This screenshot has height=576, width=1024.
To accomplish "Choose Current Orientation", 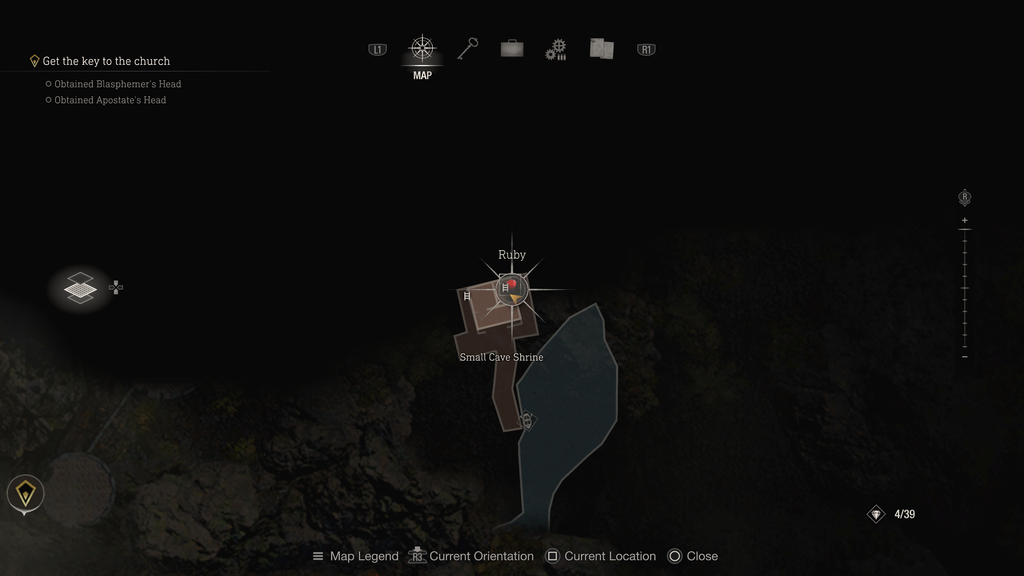I will 472,556.
